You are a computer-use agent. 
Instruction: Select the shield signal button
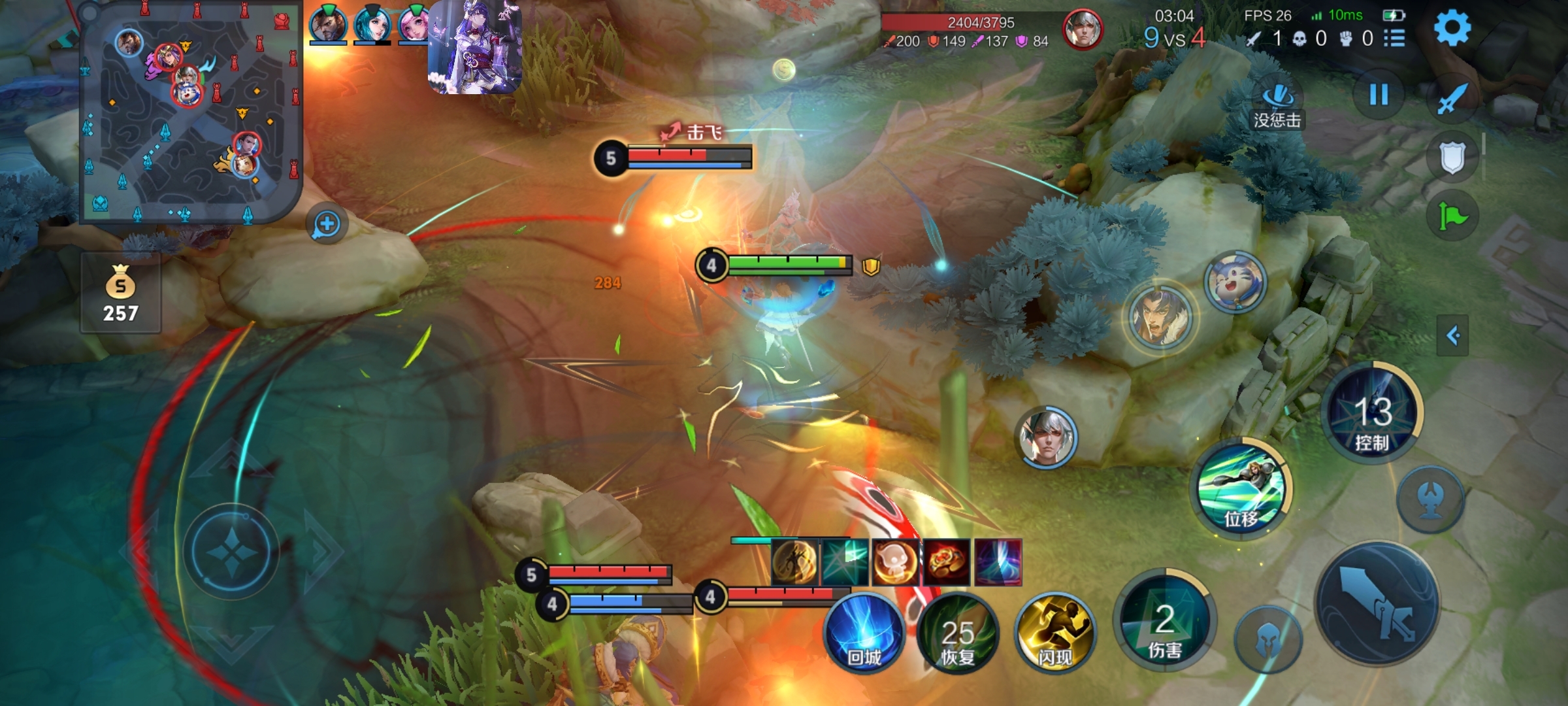tap(1452, 158)
